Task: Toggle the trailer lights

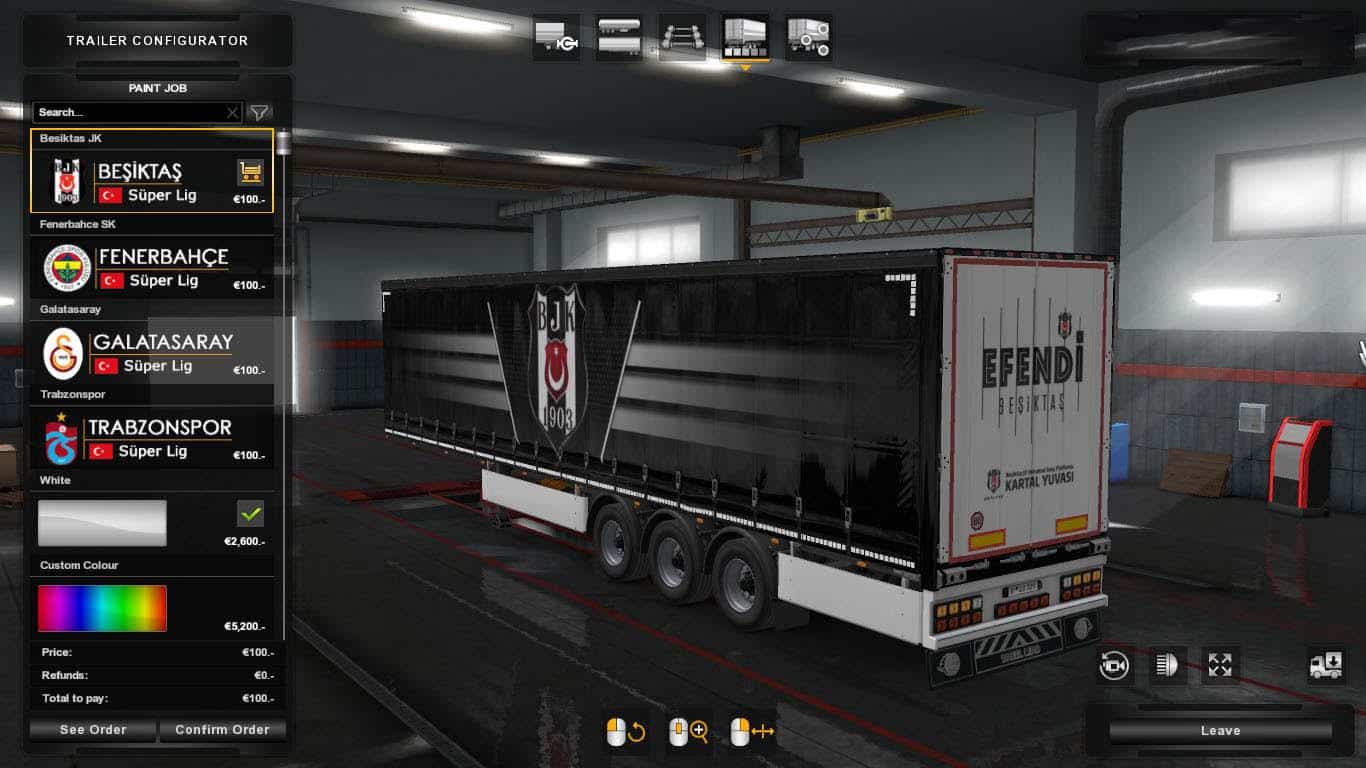Action: [1166, 665]
